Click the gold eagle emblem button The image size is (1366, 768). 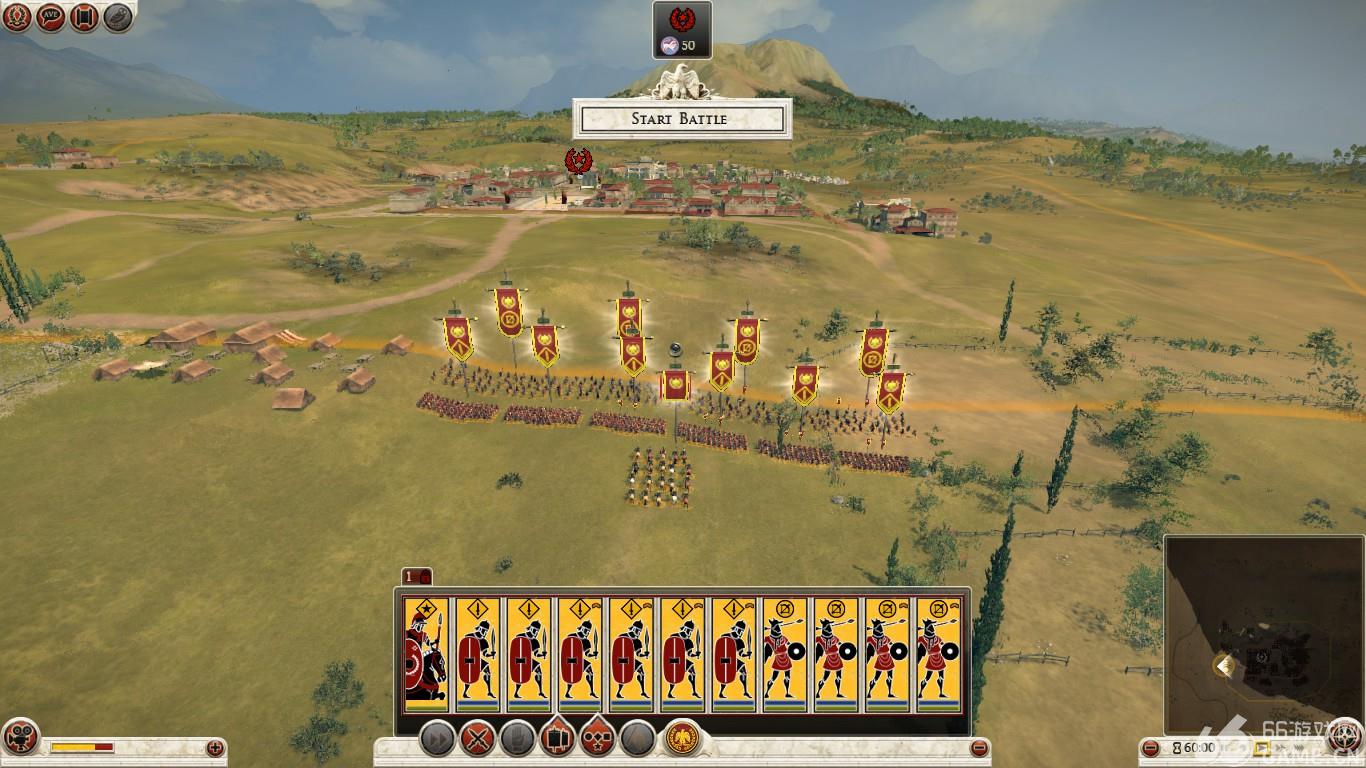(682, 739)
